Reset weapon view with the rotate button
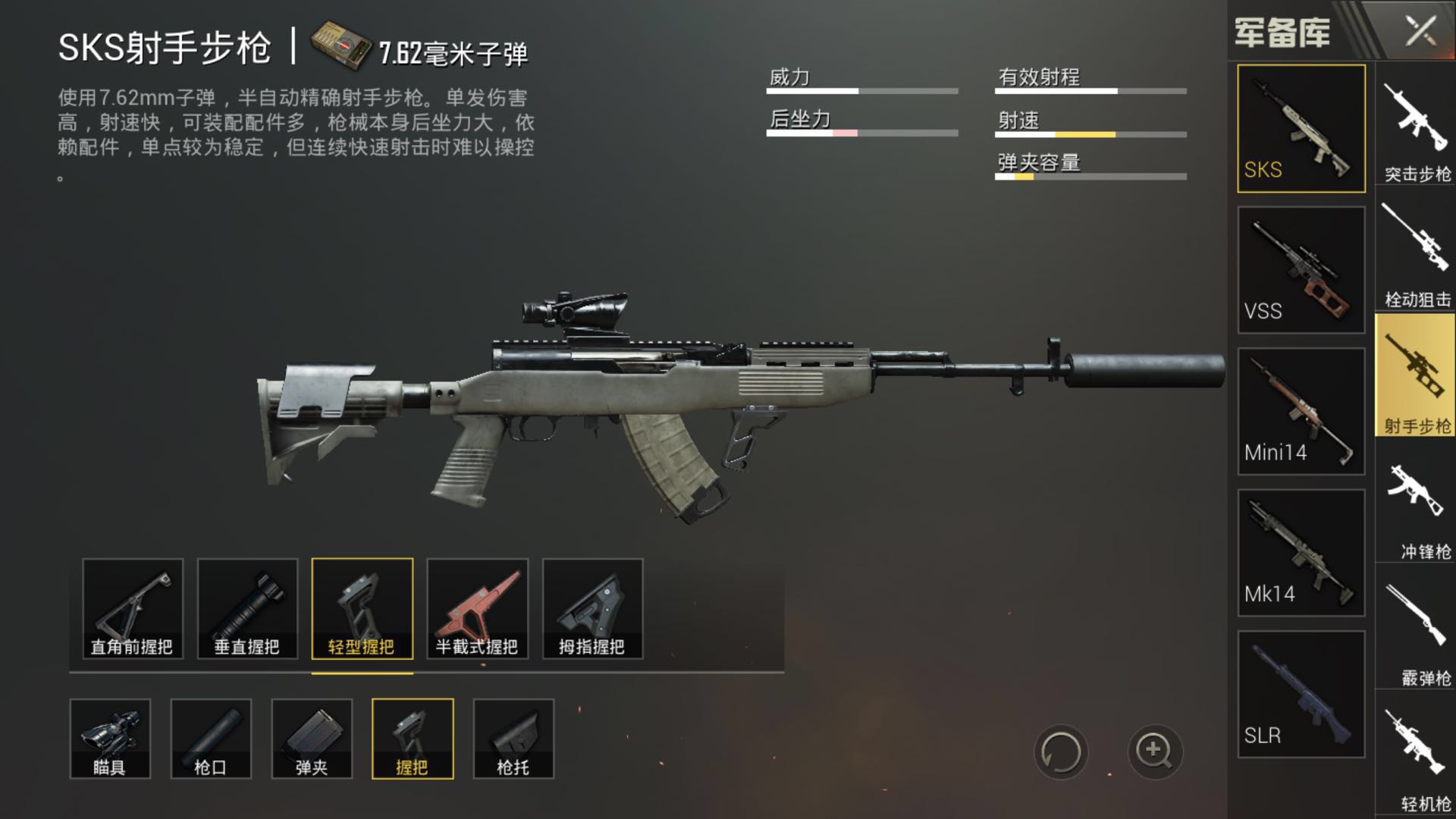 click(x=1060, y=753)
